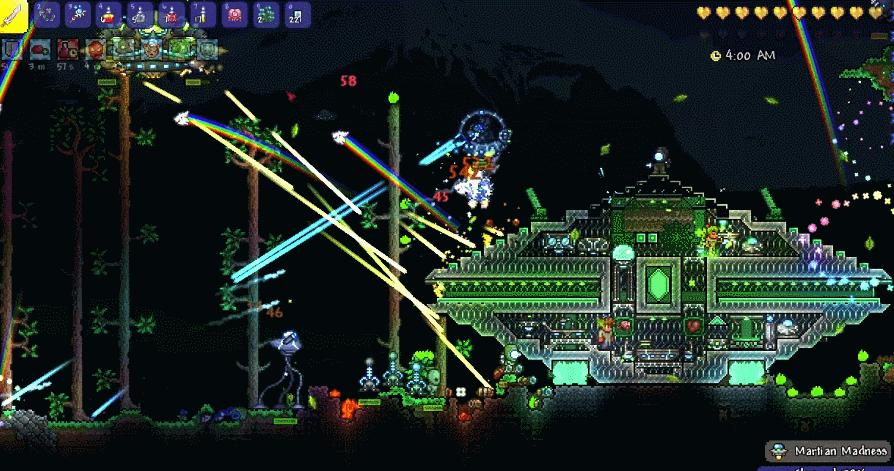The width and height of the screenshot is (894, 471).
Task: Choose the red potion in hotbar slot 4
Action: (x=107, y=14)
